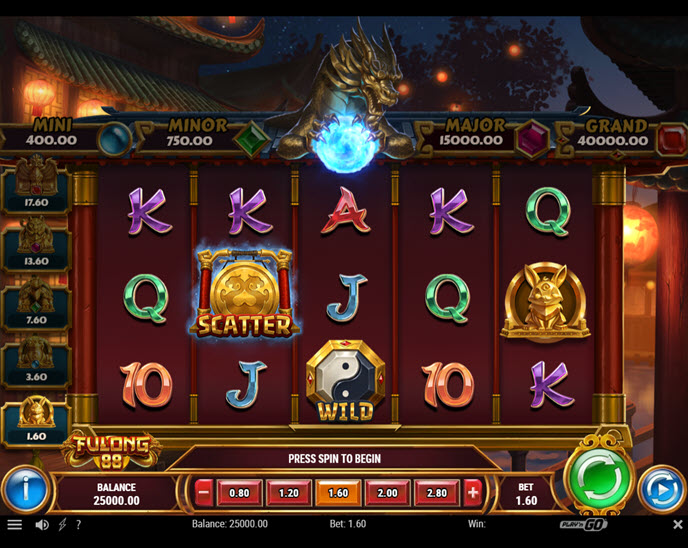This screenshot has width=688, height=548.
Task: Toggle the lightning bolt fast play
Action: (63, 524)
